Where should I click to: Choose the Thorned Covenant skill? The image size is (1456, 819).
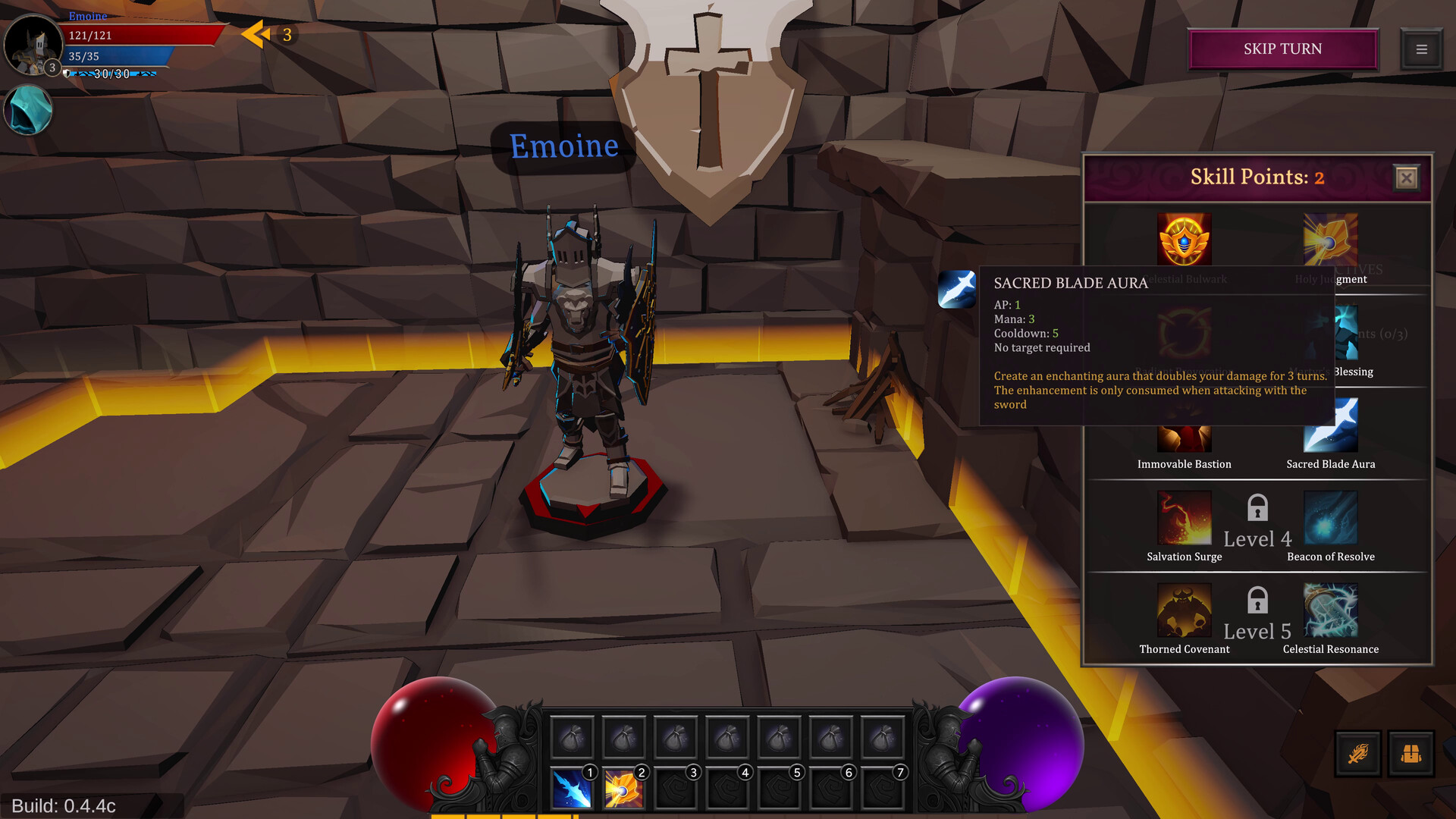pos(1184,610)
